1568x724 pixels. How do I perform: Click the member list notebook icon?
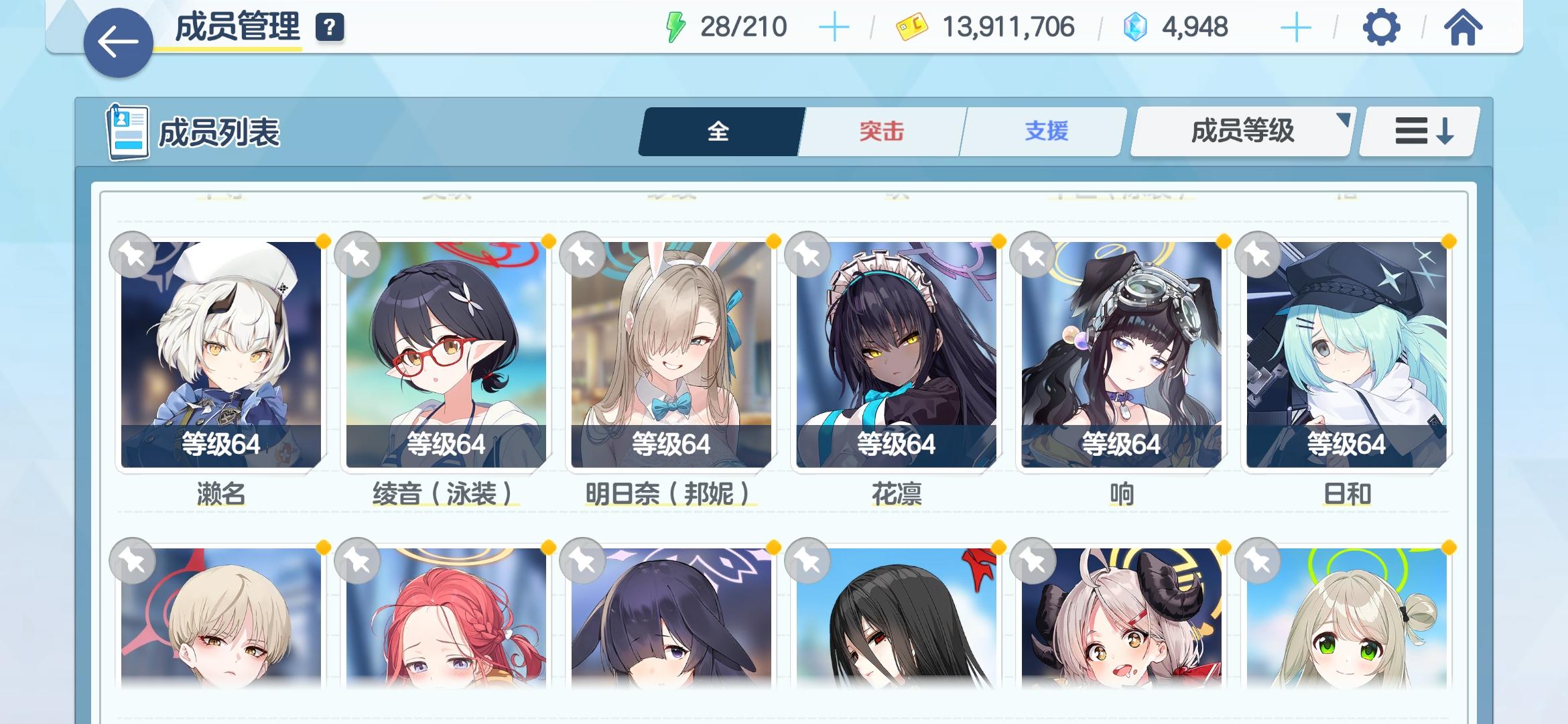click(x=127, y=131)
